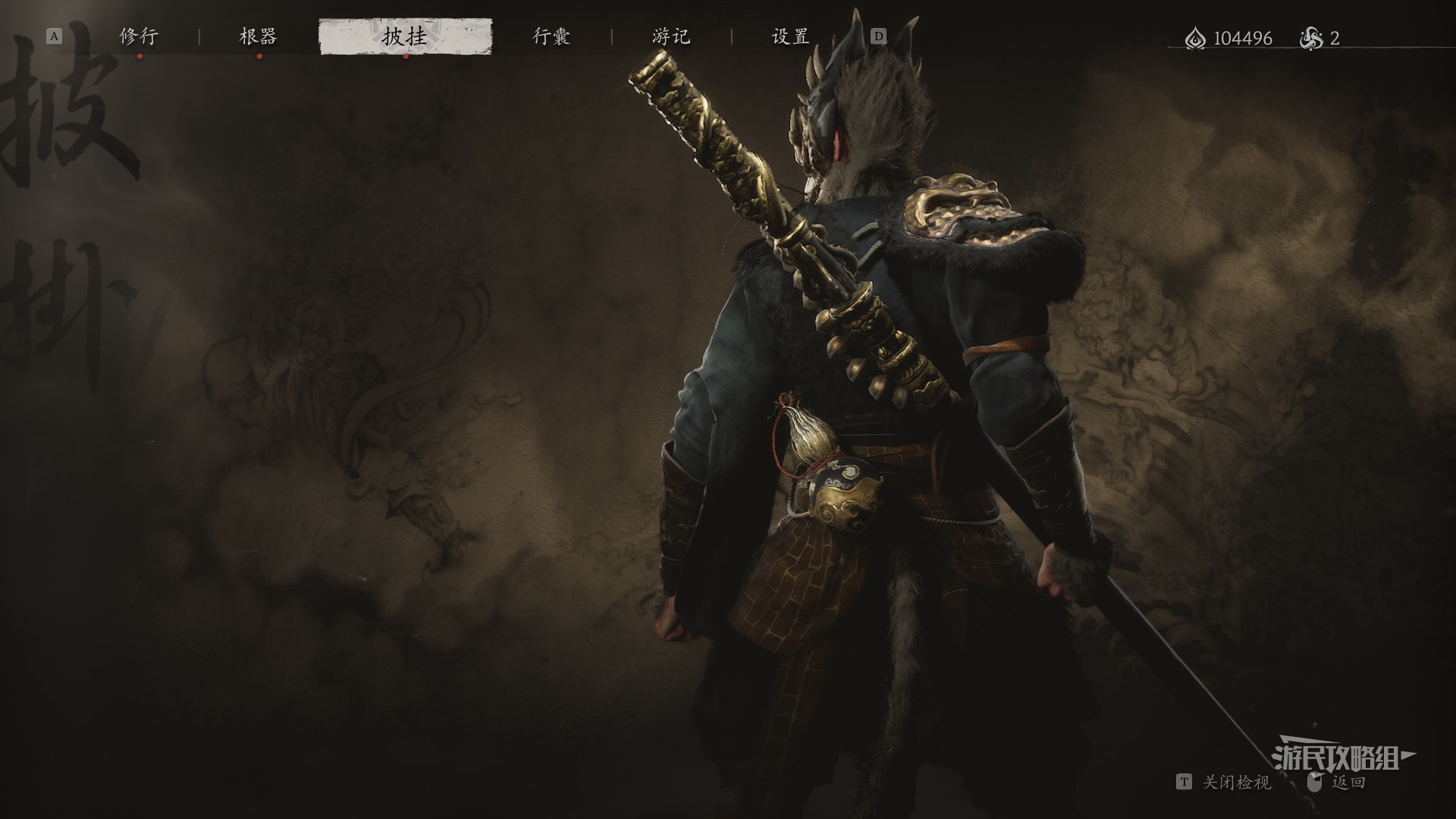Viewport: 1456px width, 819px height.
Task: Open the 设置 settings tab
Action: (791, 36)
